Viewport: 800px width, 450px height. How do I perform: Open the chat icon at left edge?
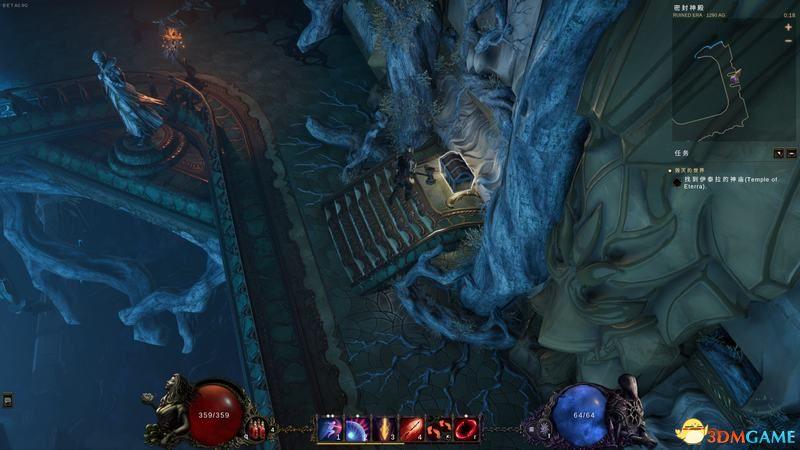point(7,400)
